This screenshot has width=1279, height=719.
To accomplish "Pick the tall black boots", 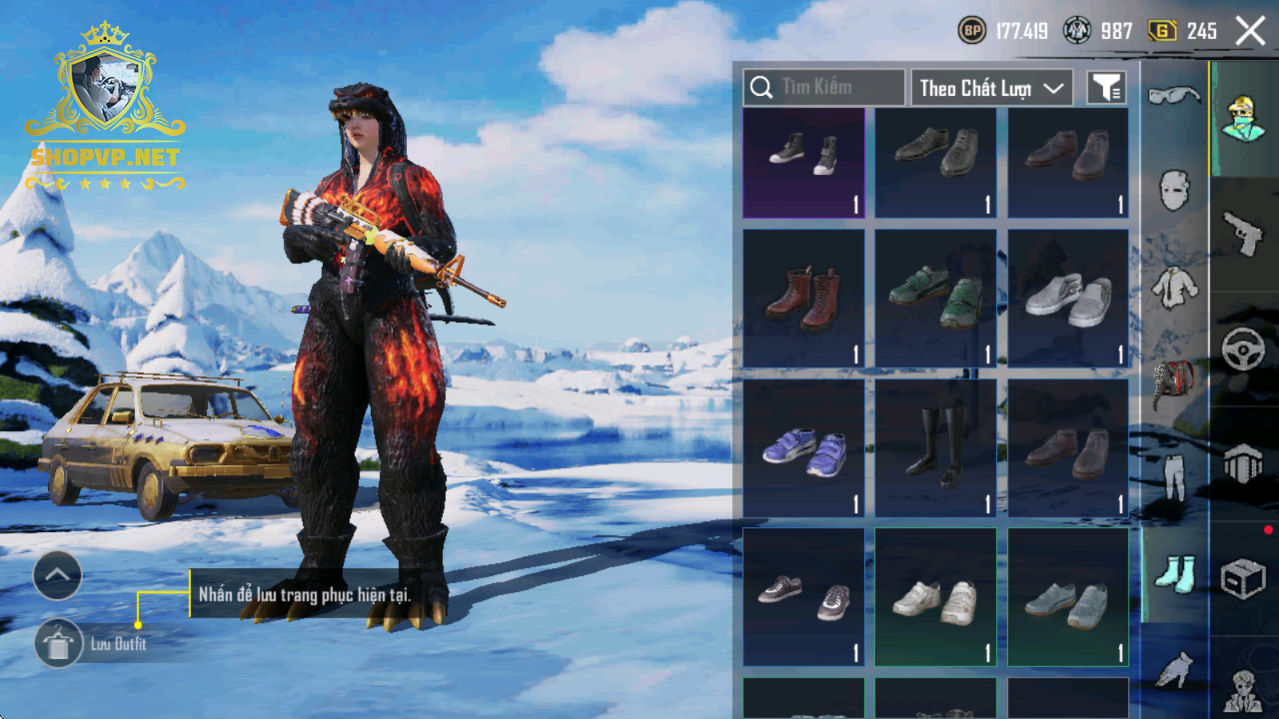I will (935, 448).
